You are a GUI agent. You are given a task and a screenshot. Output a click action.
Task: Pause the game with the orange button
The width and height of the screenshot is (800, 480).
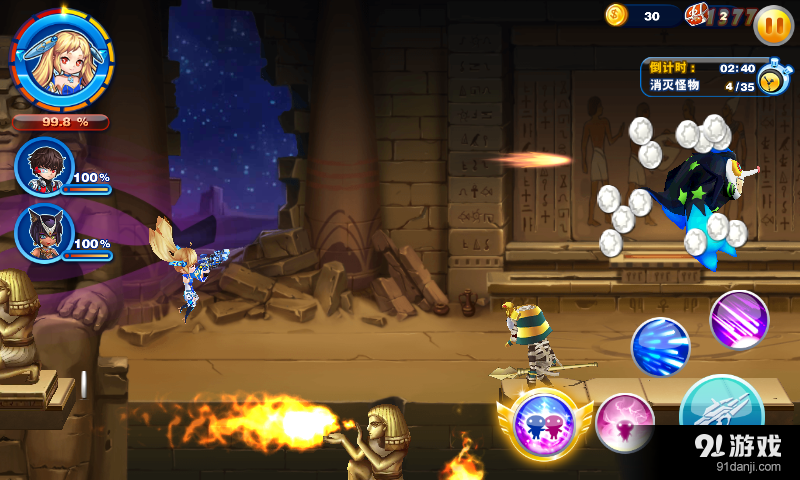[772, 24]
